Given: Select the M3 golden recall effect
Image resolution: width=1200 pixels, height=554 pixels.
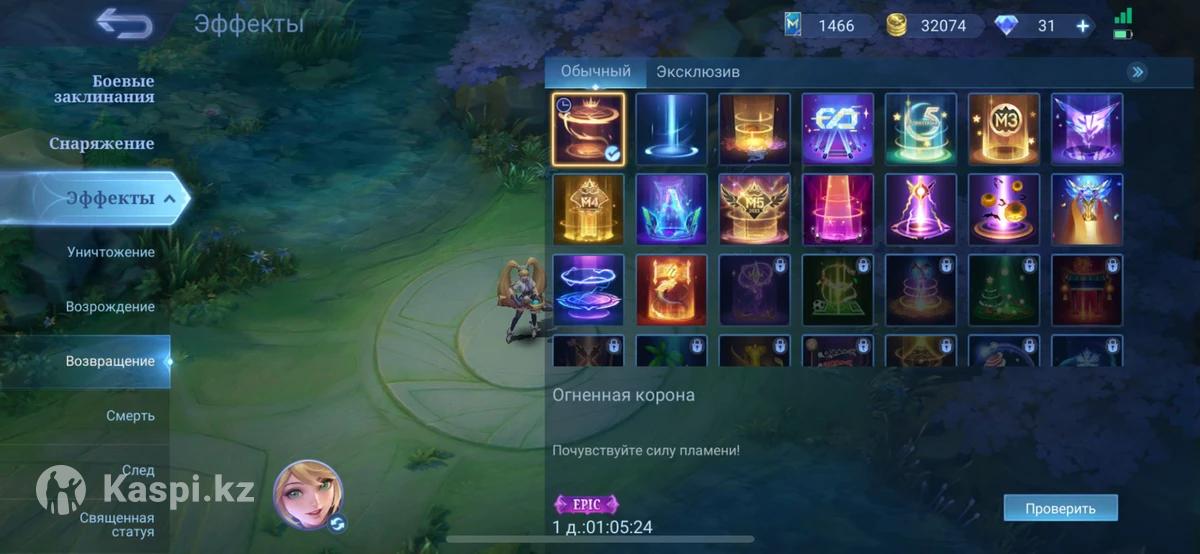Looking at the screenshot, I should (1004, 129).
